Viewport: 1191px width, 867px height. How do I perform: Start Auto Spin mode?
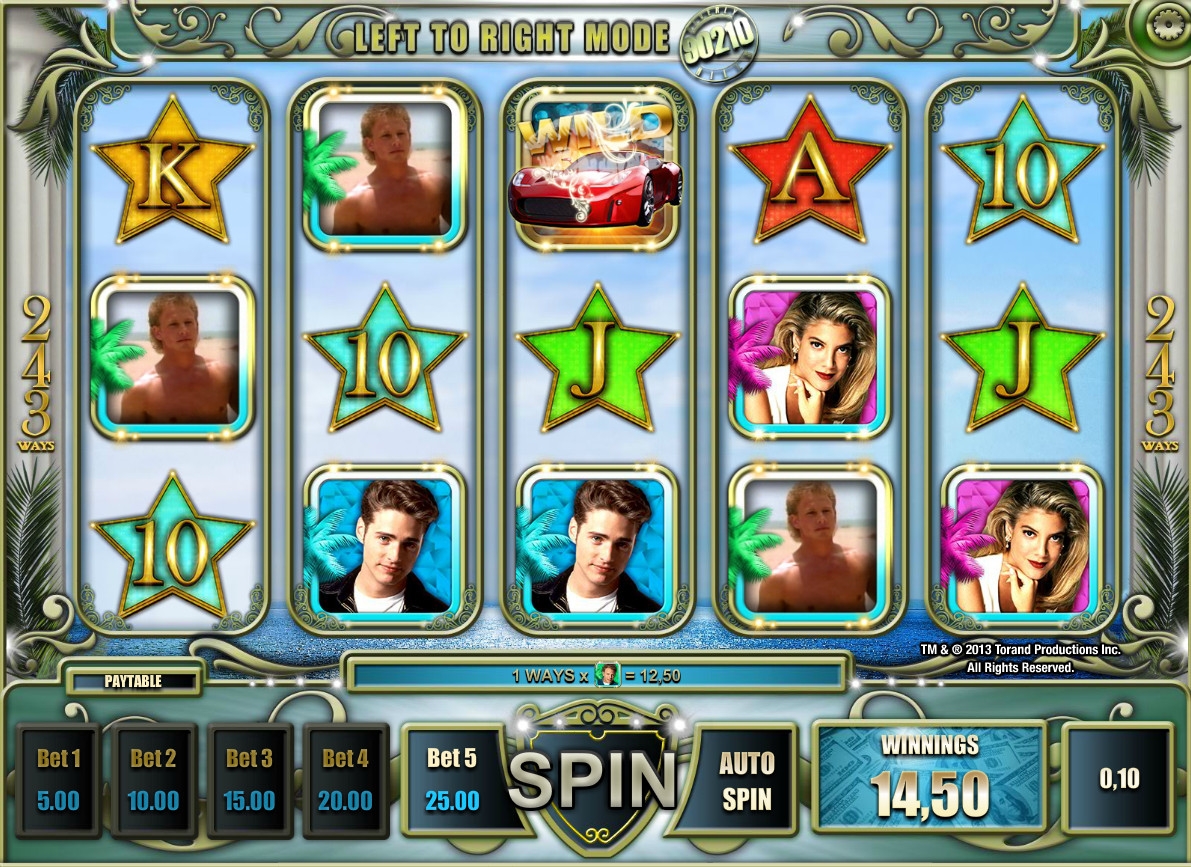(x=746, y=780)
